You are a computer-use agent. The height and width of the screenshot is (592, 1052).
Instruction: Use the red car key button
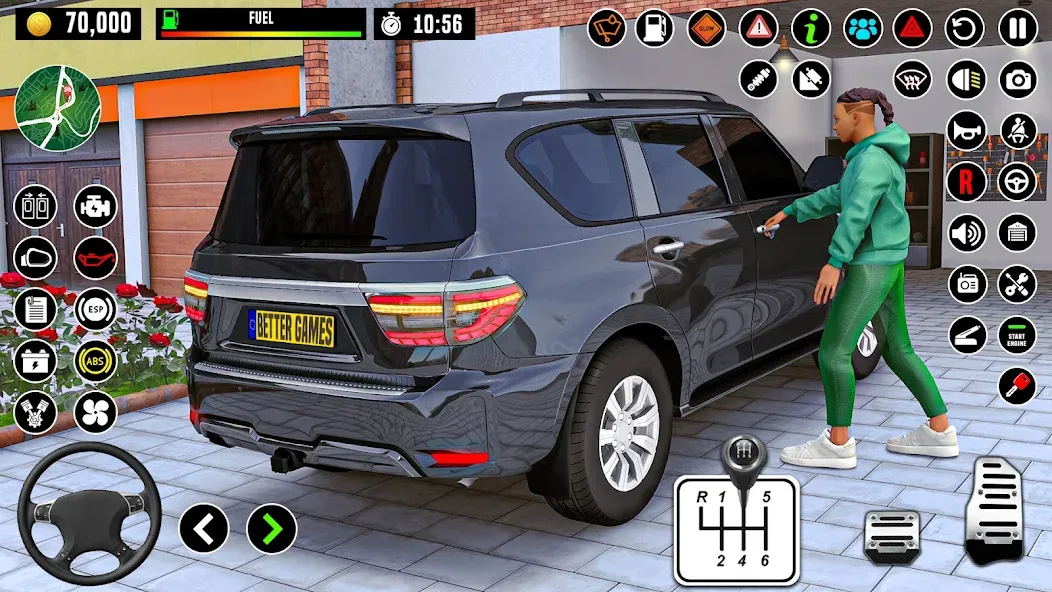tap(1017, 386)
